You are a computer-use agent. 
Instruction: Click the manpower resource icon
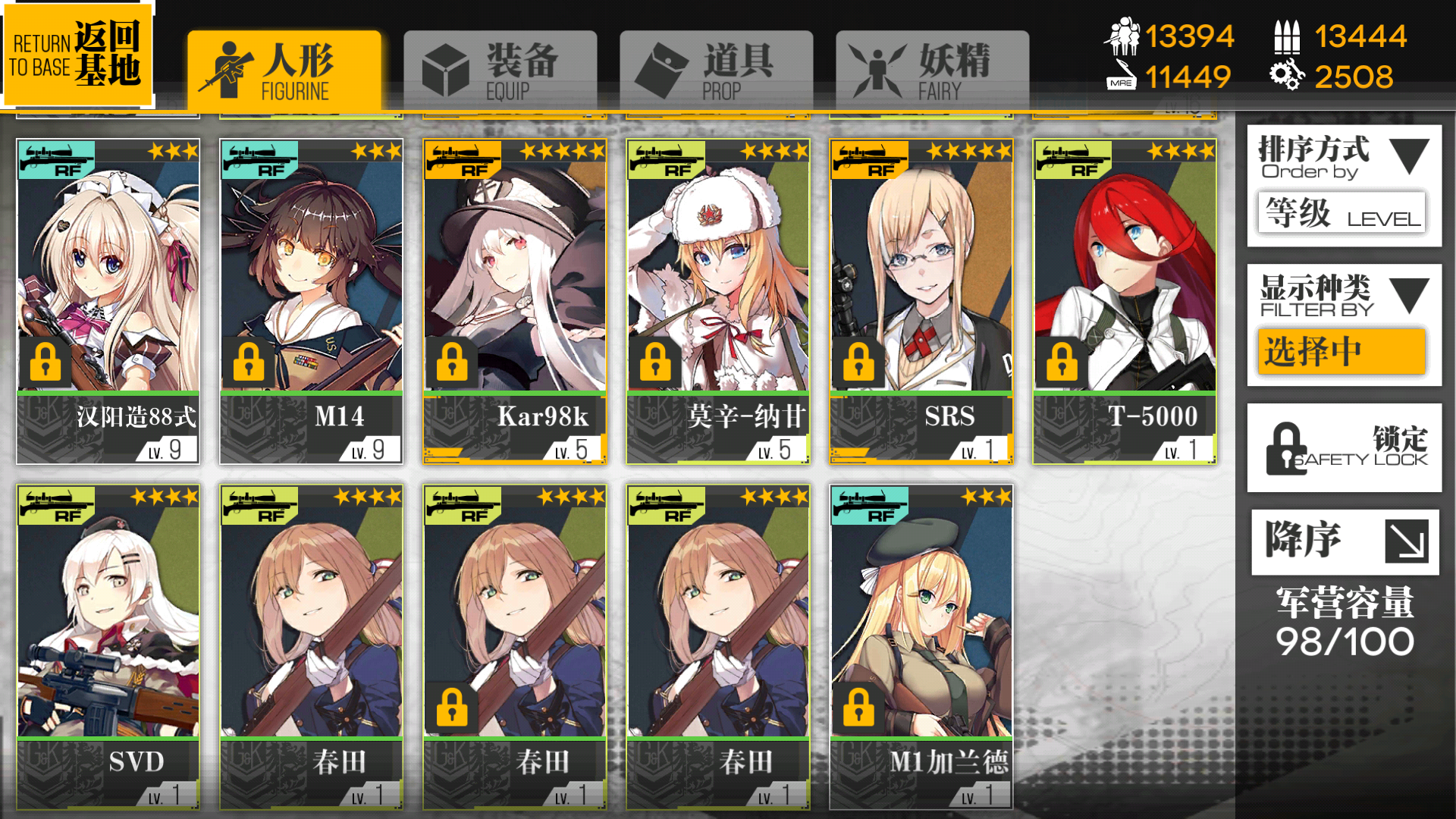tap(1125, 36)
